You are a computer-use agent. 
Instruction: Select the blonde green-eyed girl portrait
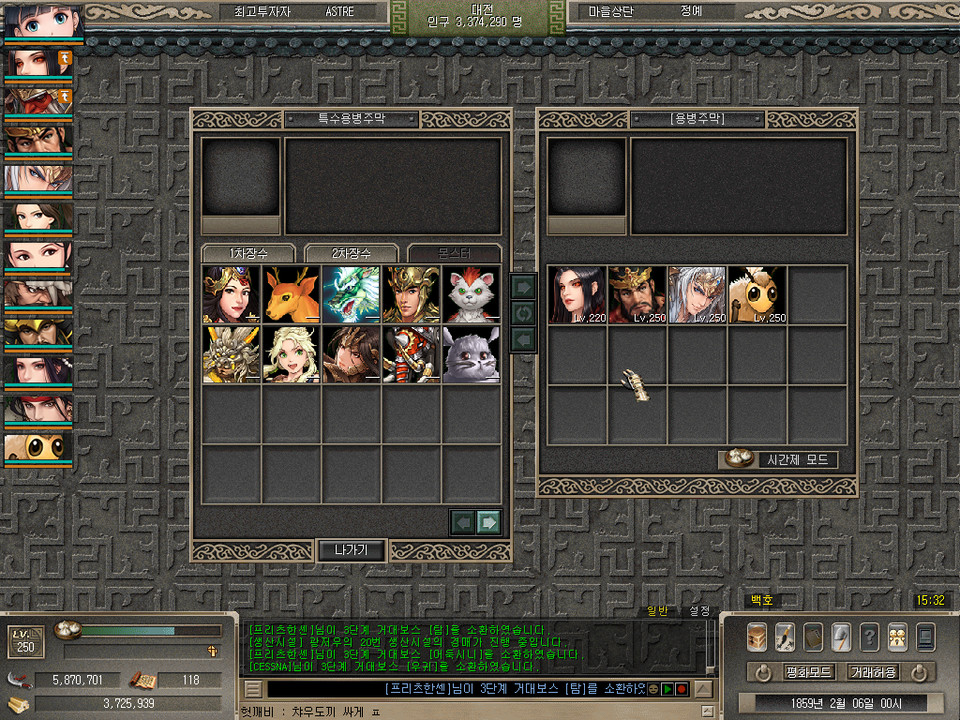tap(291, 354)
